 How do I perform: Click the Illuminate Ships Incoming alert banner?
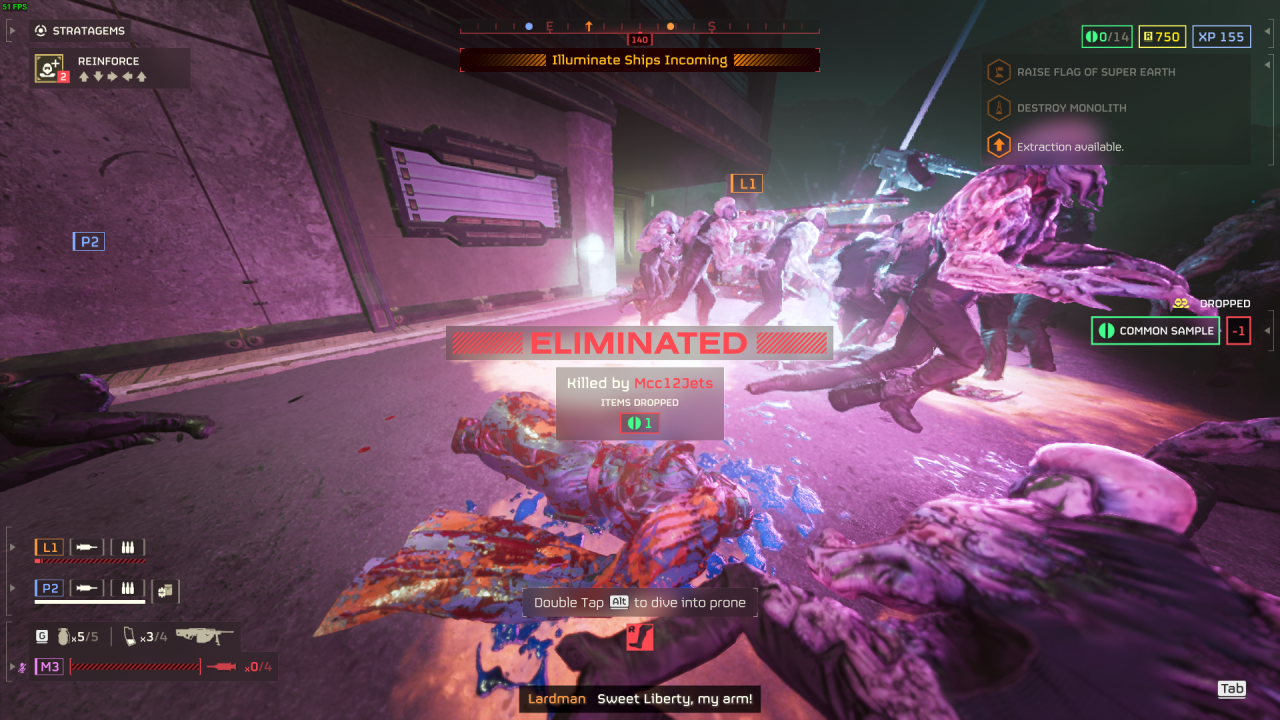point(640,60)
